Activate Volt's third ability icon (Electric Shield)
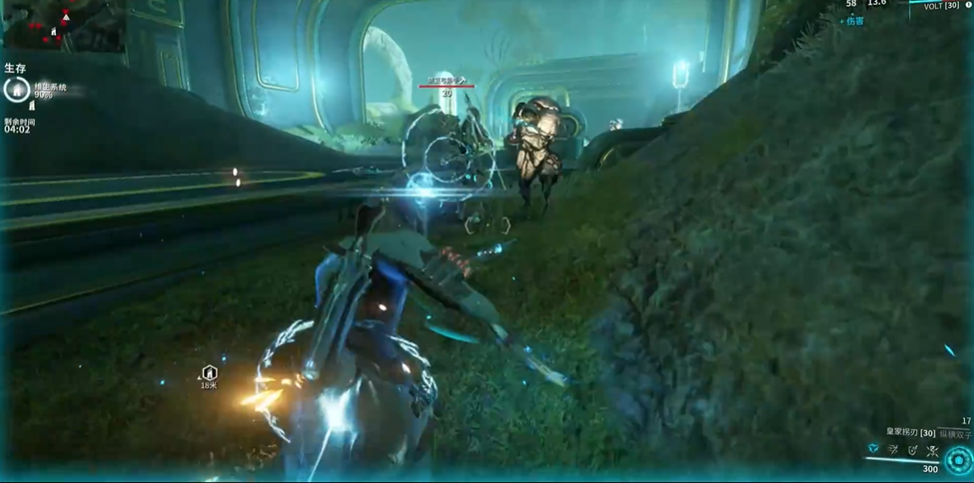This screenshot has height=483, width=974. click(912, 451)
